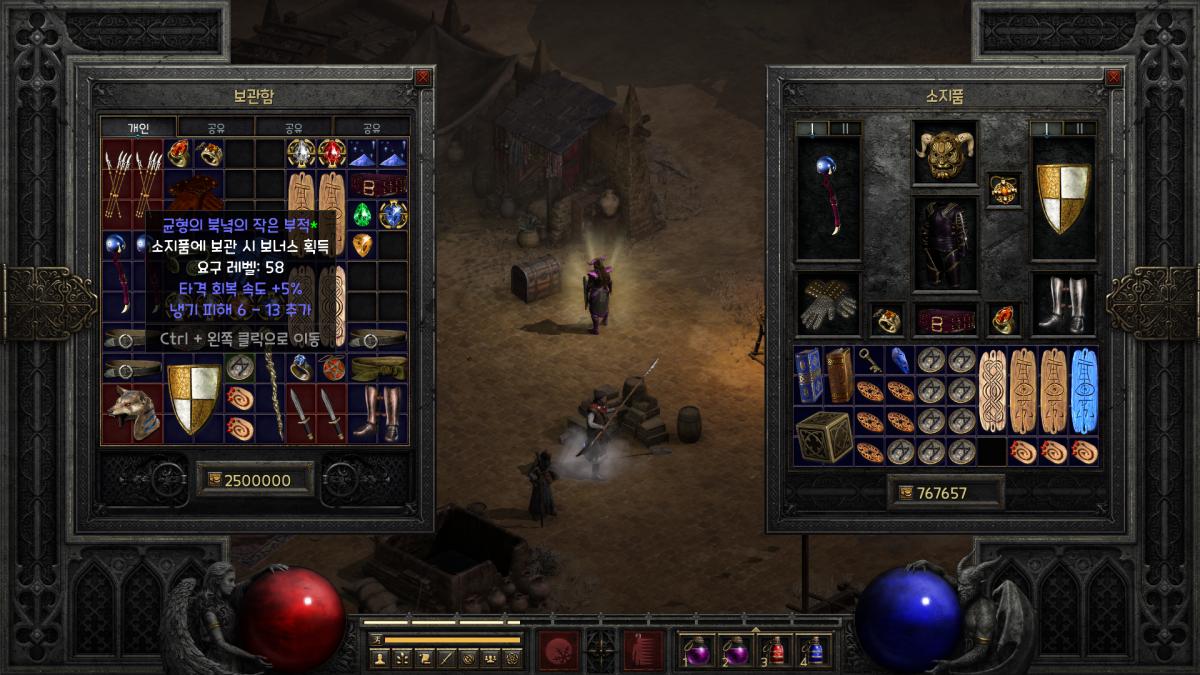The height and width of the screenshot is (675, 1200).
Task: Close the stash window
Action: click(423, 76)
